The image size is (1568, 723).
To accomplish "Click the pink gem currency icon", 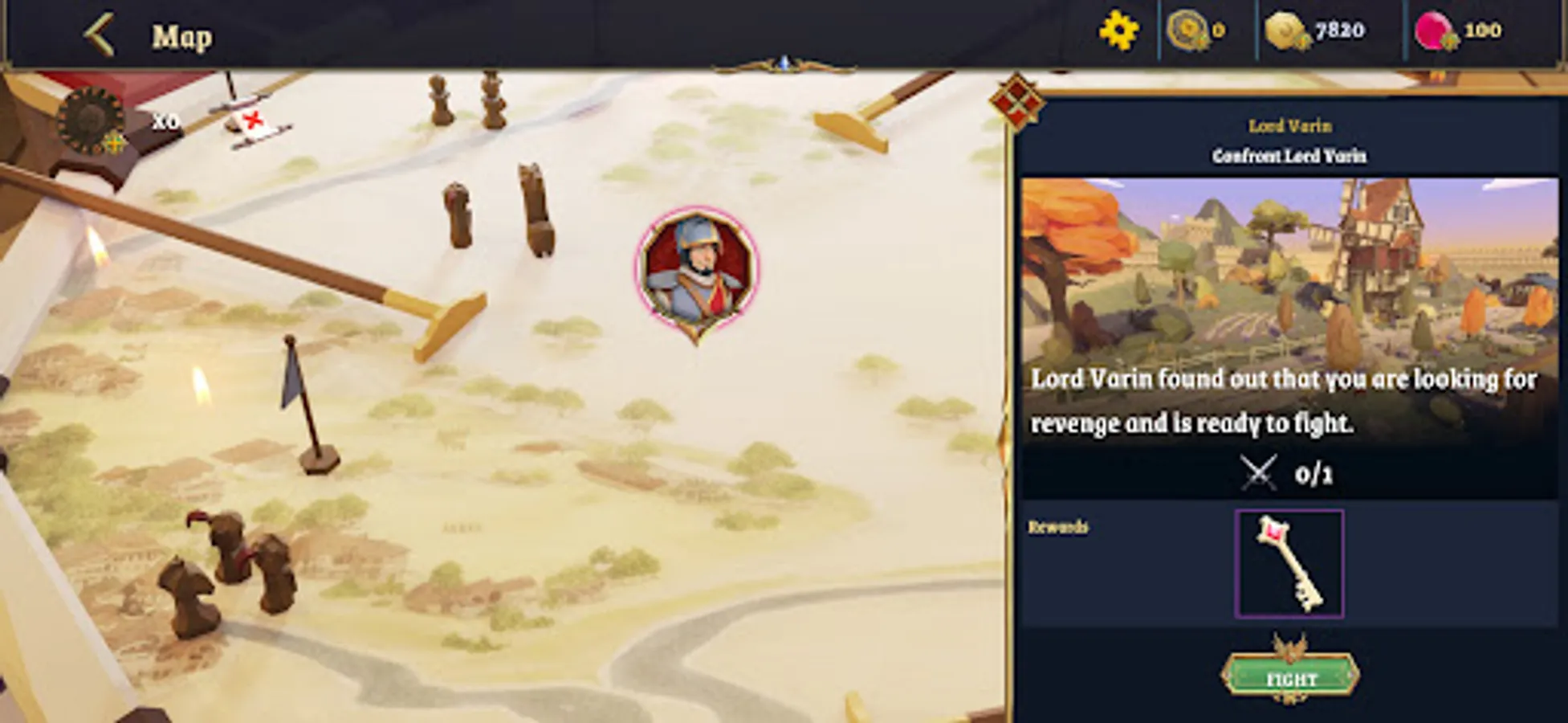I will pos(1434,28).
